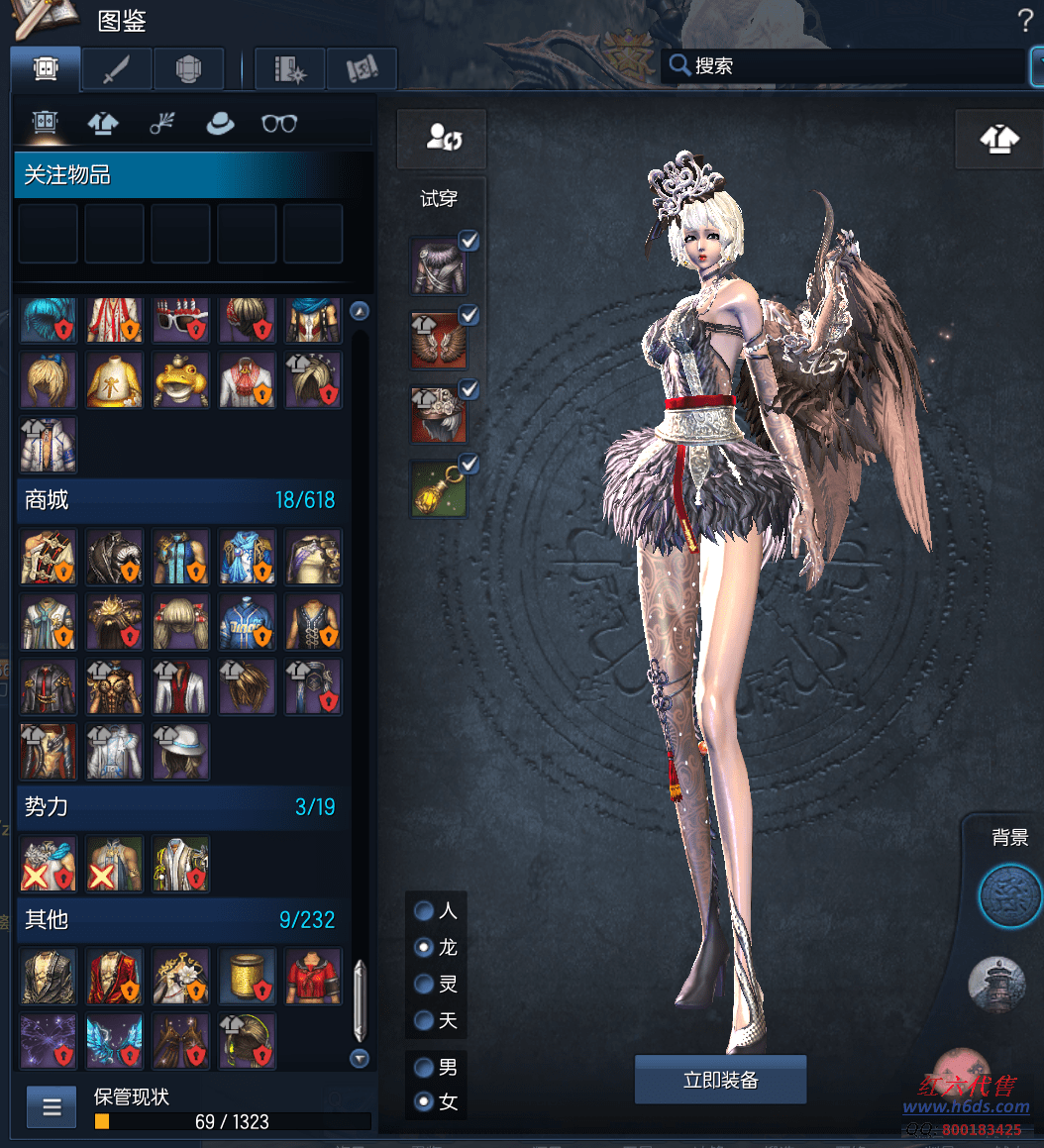The width and height of the screenshot is (1044, 1148).
Task: Toggle the wings try-on checkbox
Action: (470, 316)
